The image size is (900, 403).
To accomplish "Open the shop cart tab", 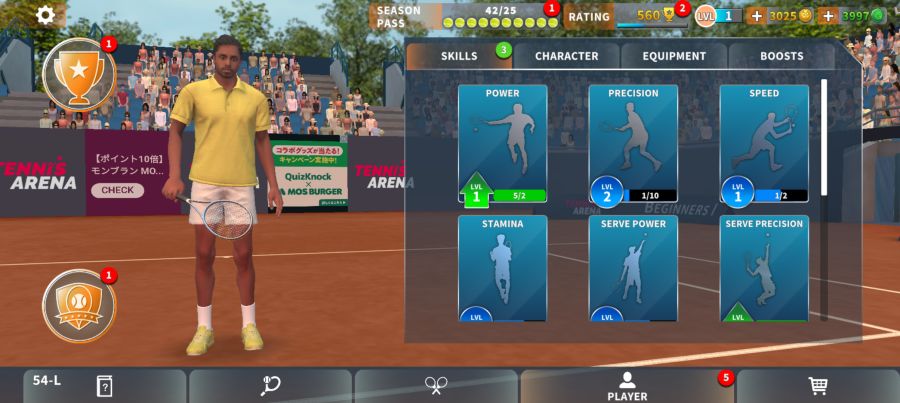I will [817, 386].
